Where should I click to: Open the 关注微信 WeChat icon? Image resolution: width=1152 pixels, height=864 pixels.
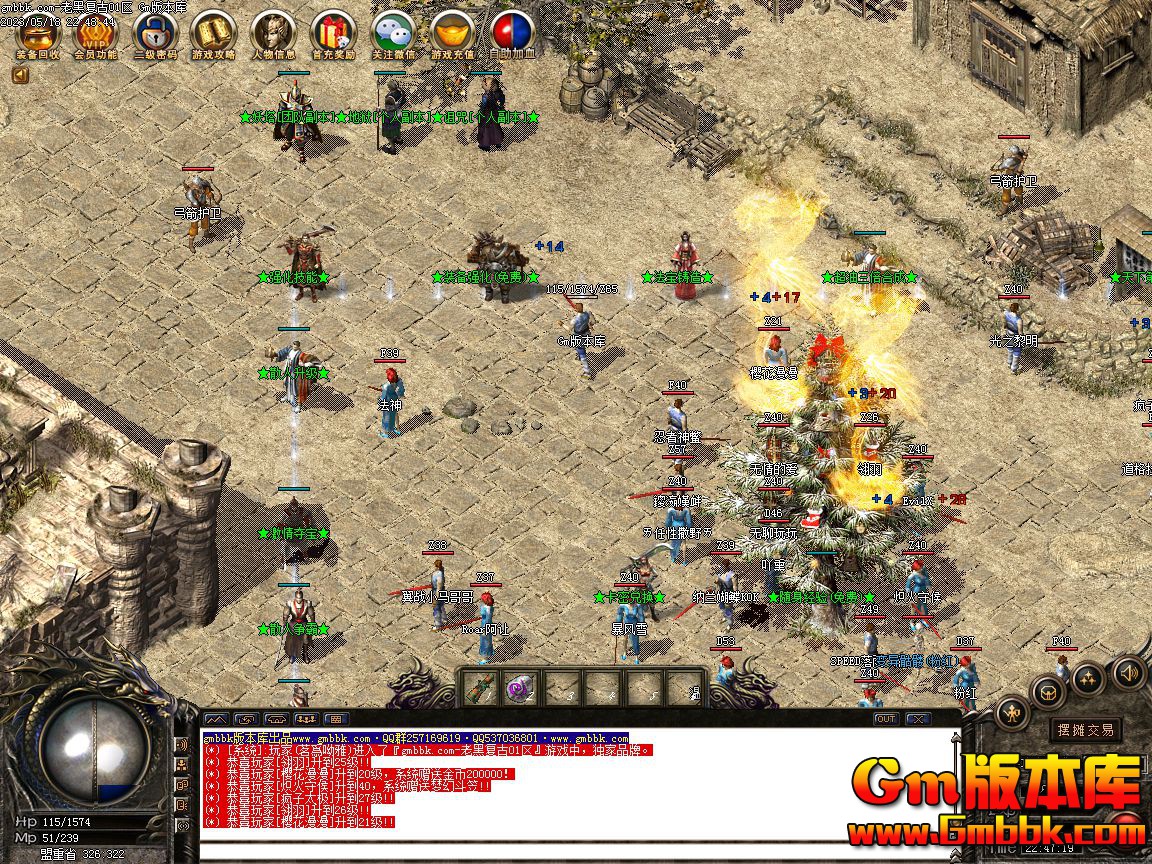(393, 33)
